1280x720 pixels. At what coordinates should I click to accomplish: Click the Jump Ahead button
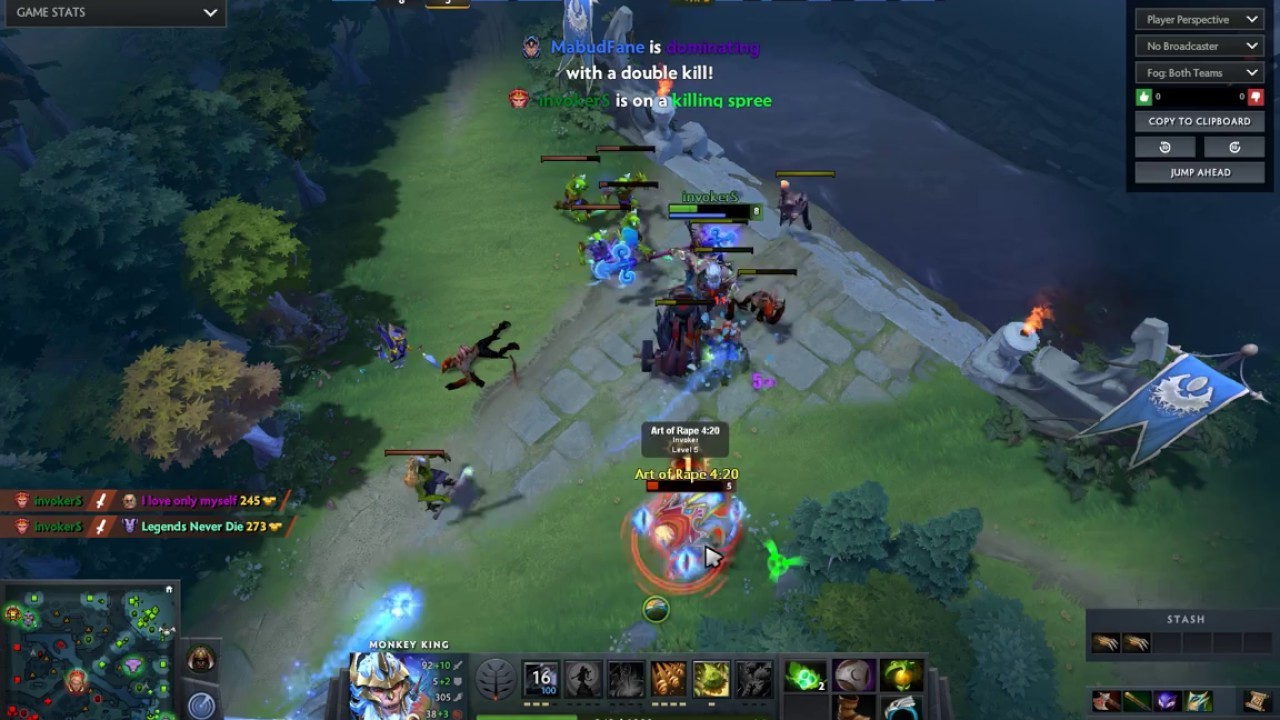click(x=1199, y=172)
